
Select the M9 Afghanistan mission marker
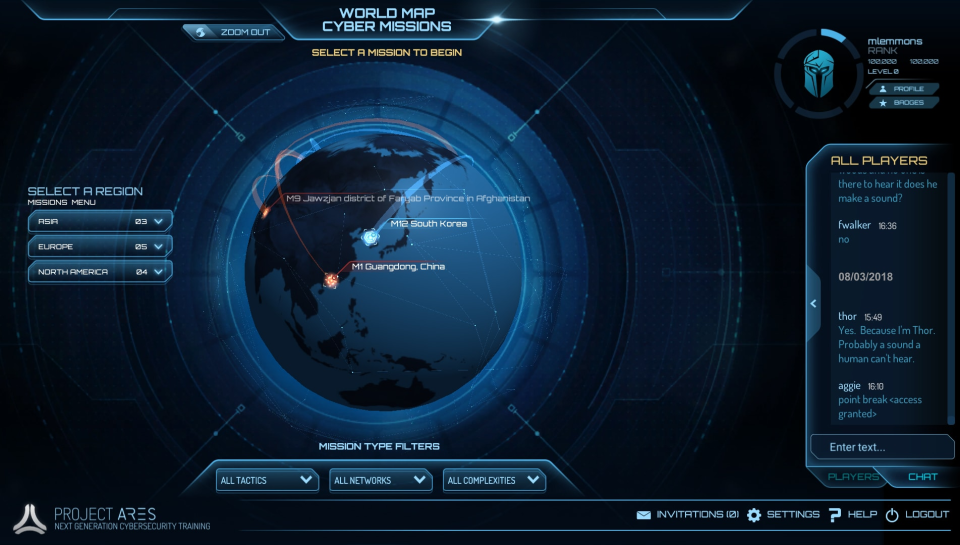(x=267, y=210)
